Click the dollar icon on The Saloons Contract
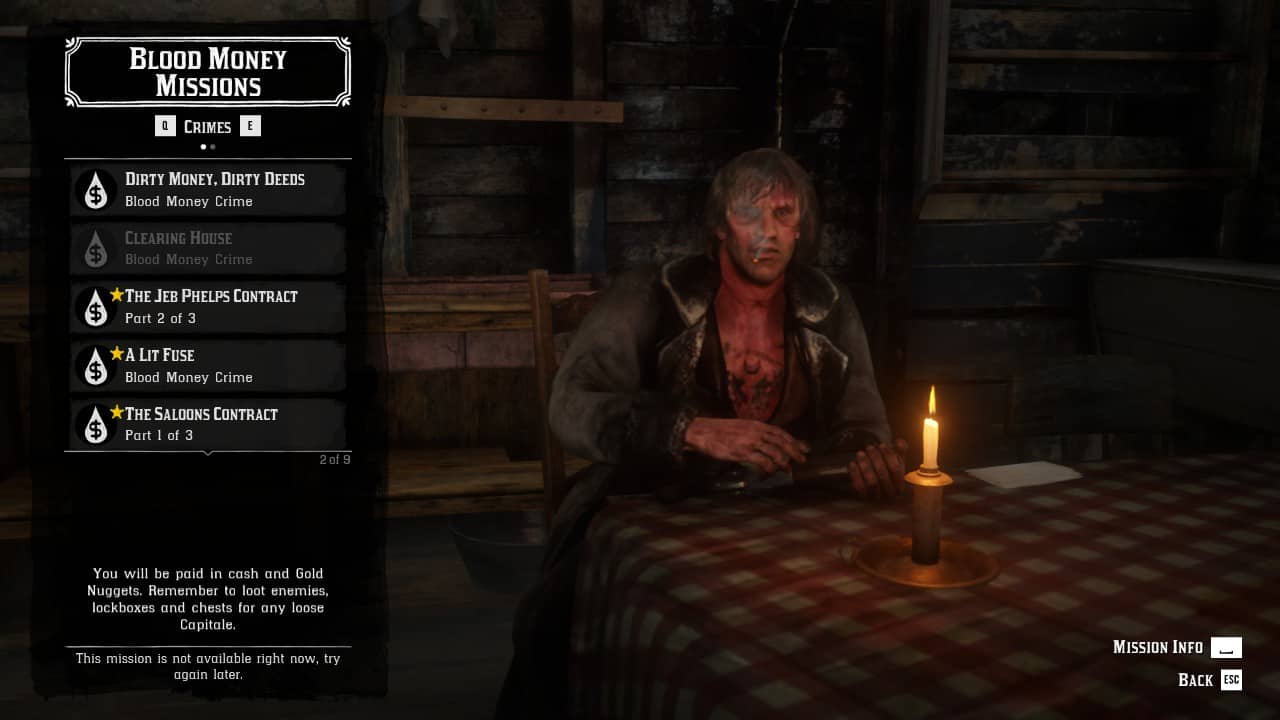This screenshot has width=1280, height=720. 94,424
